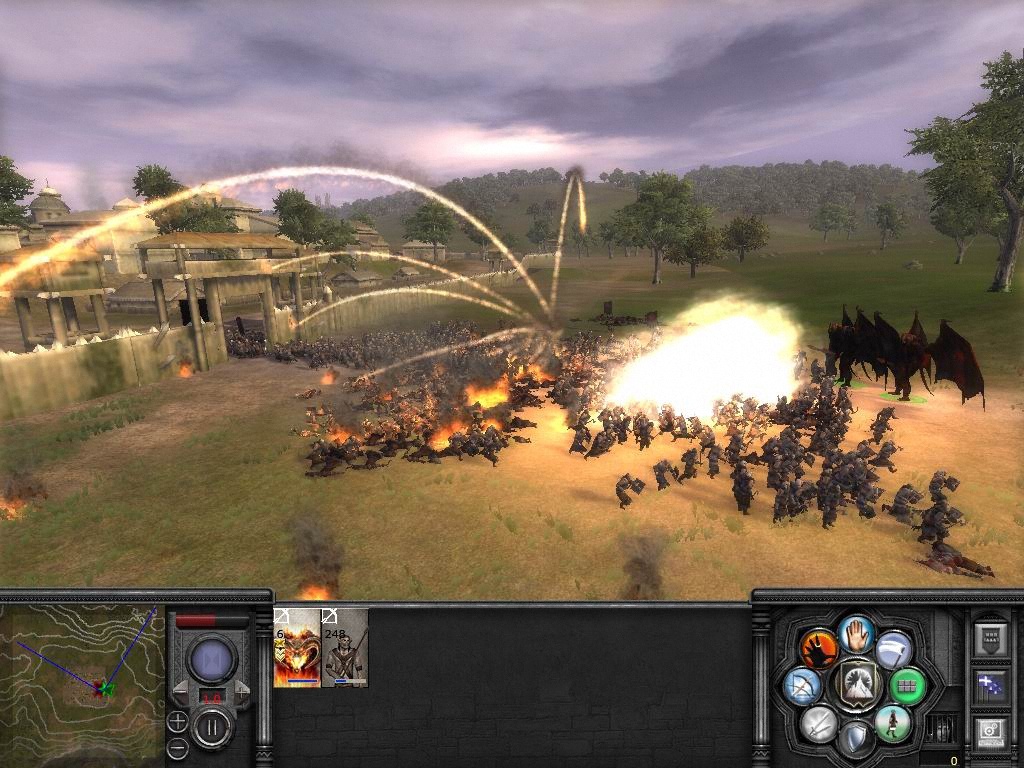This screenshot has width=1024, height=768.
Task: Click the white flag withdraw button
Action: [894, 648]
